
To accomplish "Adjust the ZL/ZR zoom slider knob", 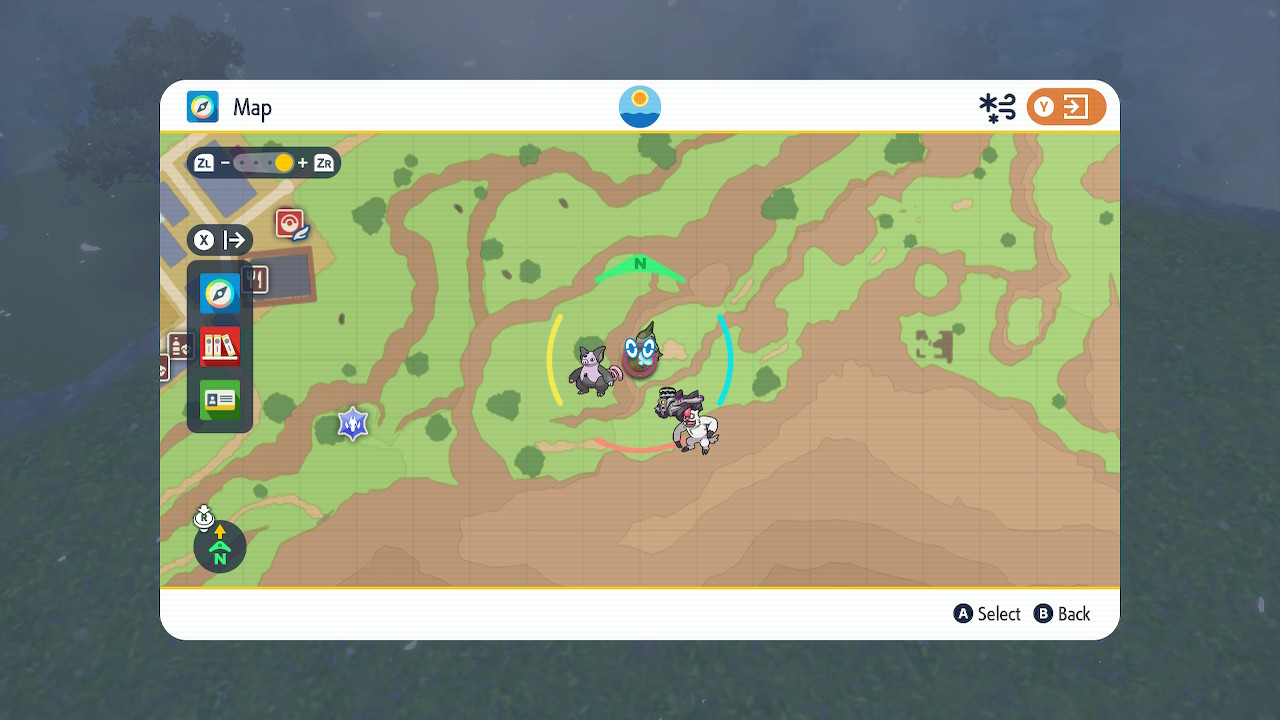I will 283,162.
